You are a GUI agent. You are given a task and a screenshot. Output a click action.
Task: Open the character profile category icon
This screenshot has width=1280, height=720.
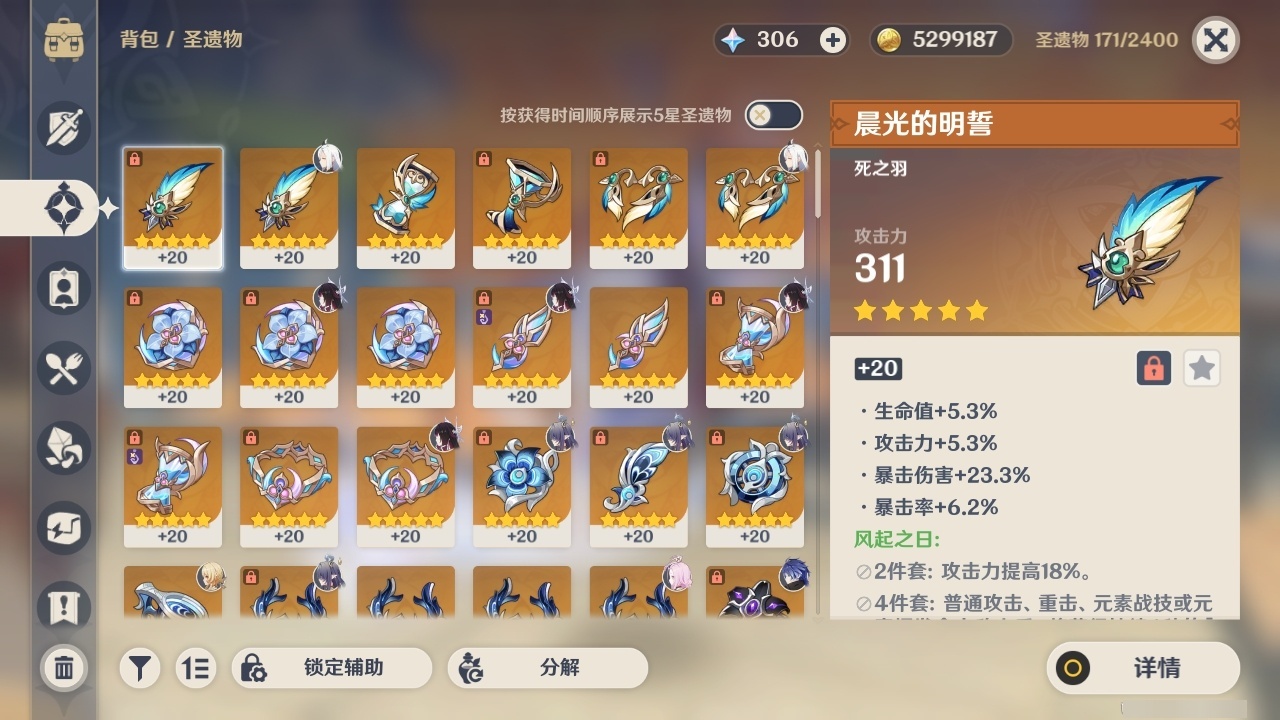[63, 288]
